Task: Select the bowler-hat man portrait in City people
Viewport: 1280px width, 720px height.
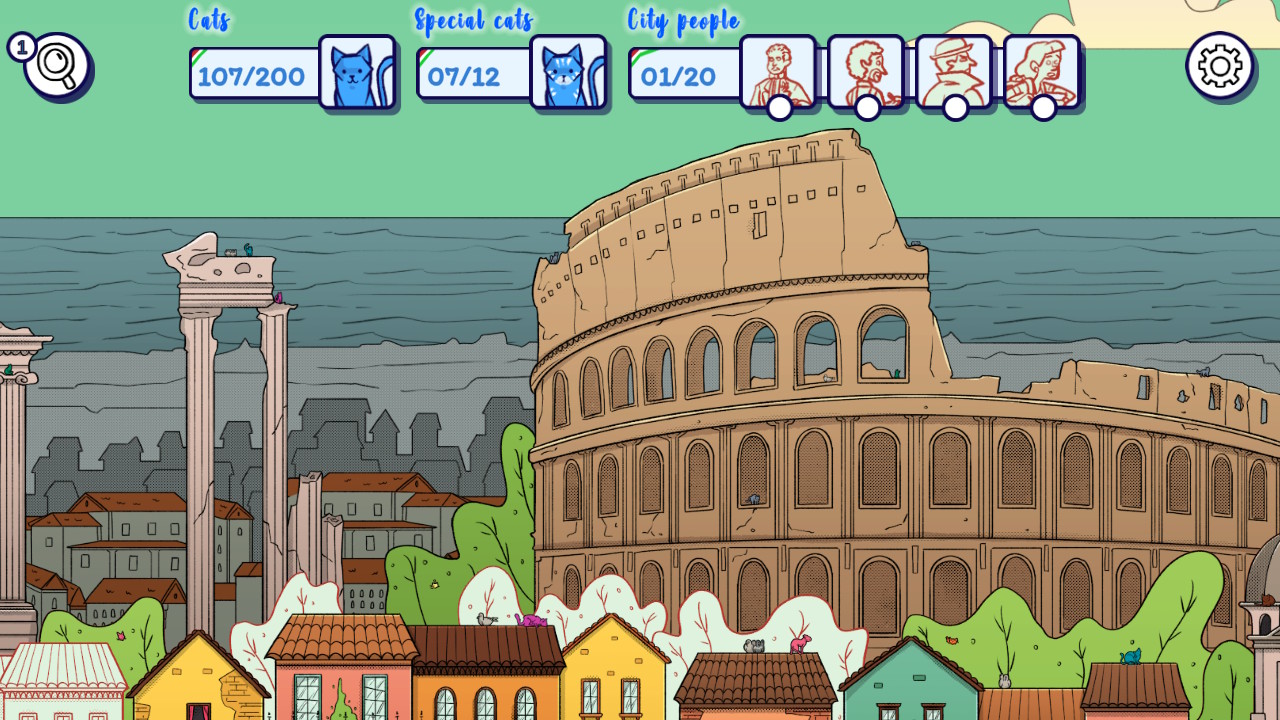Action: pos(953,71)
